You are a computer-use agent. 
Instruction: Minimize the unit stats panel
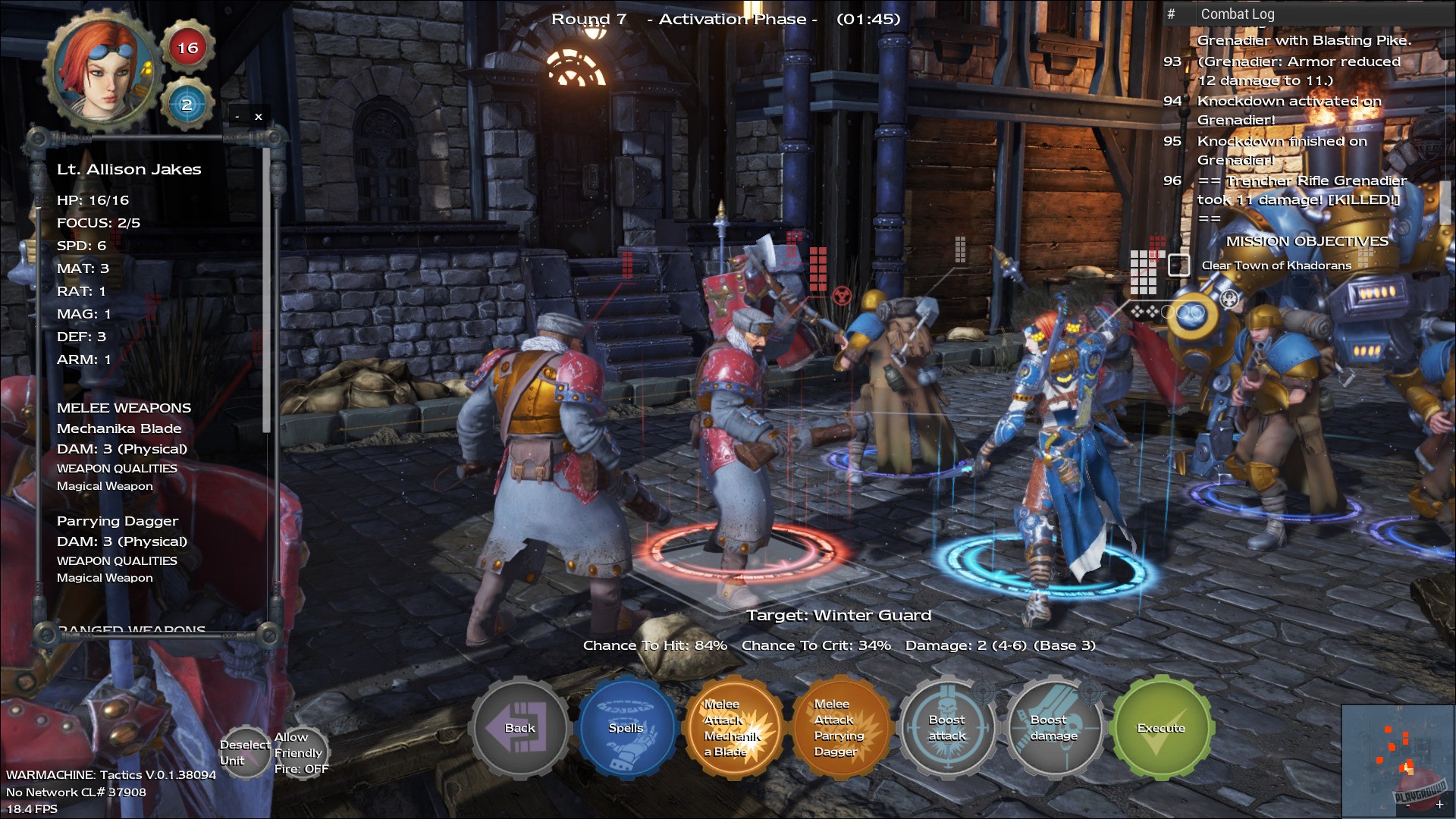click(x=237, y=117)
